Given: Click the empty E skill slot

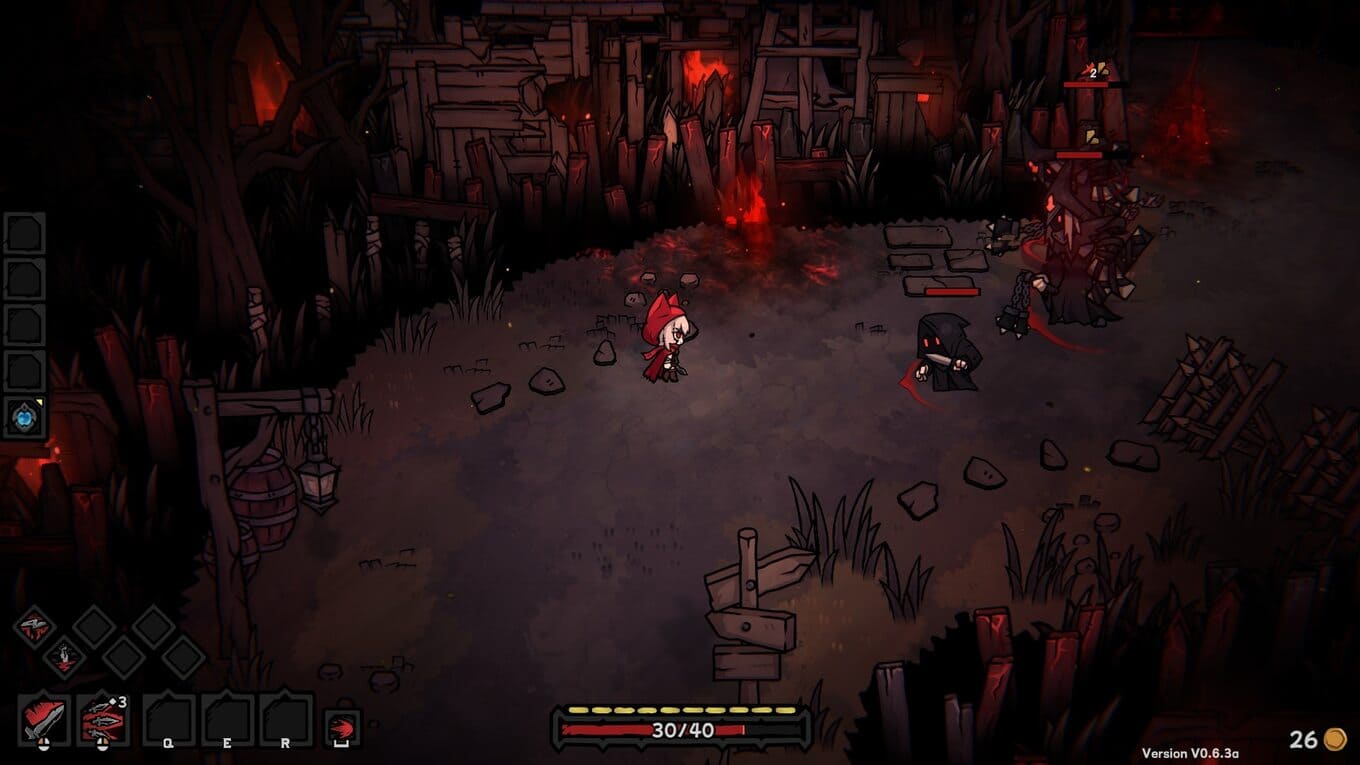Looking at the screenshot, I should [227, 719].
